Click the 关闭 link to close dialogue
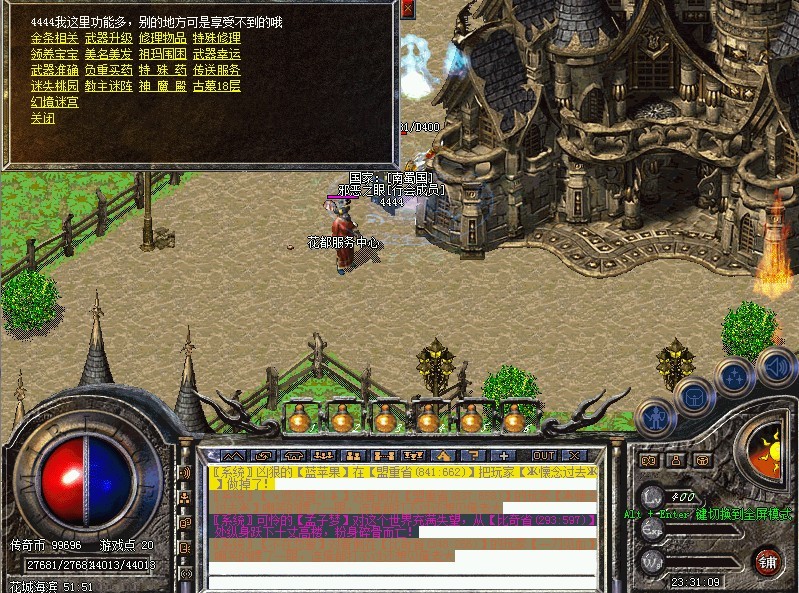Image resolution: width=799 pixels, height=593 pixels. click(42, 118)
